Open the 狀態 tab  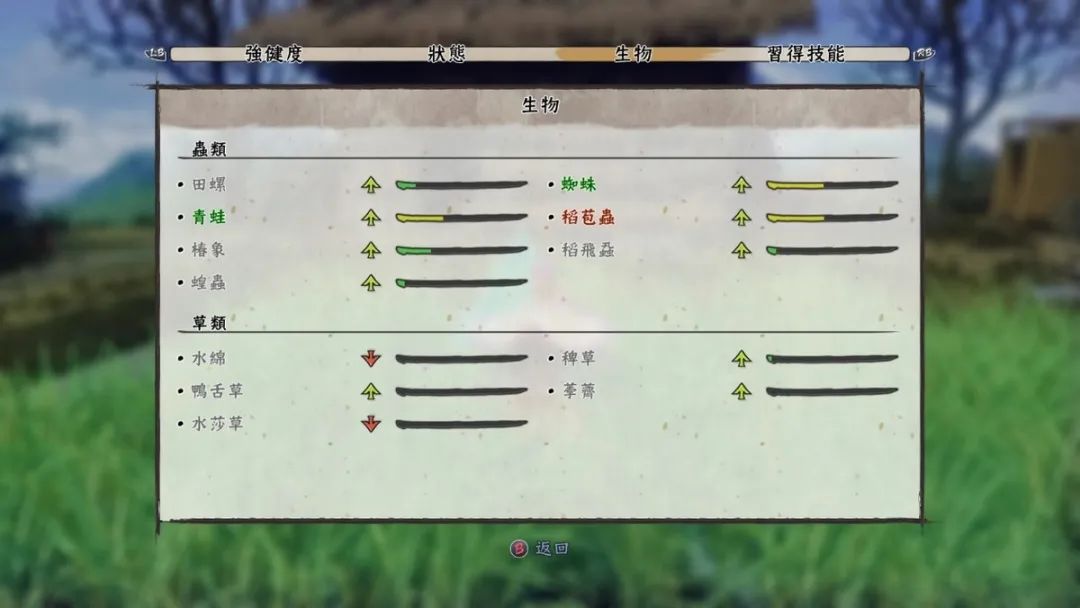(x=446, y=54)
